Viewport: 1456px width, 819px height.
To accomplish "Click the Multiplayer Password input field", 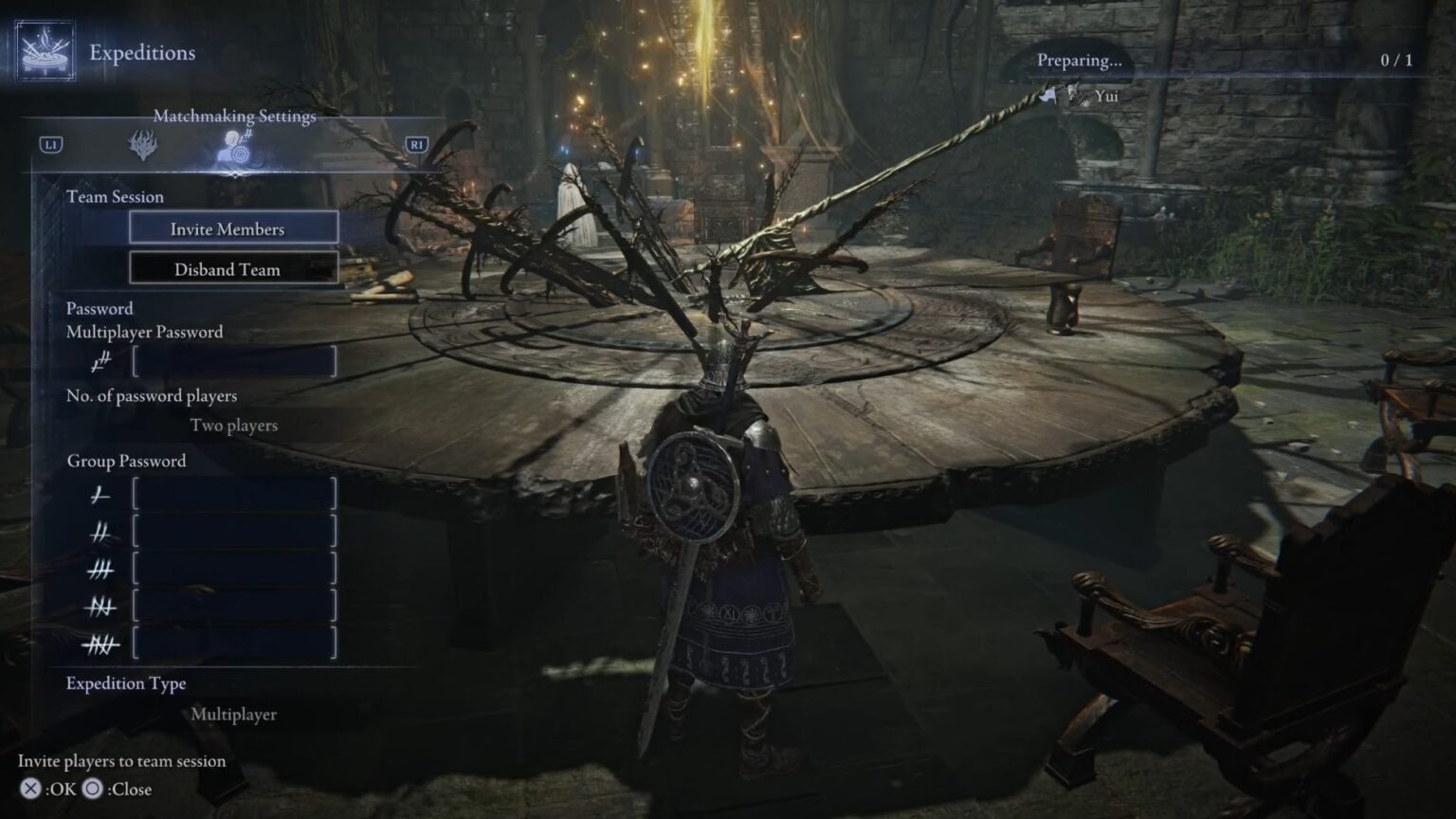I will tap(235, 361).
